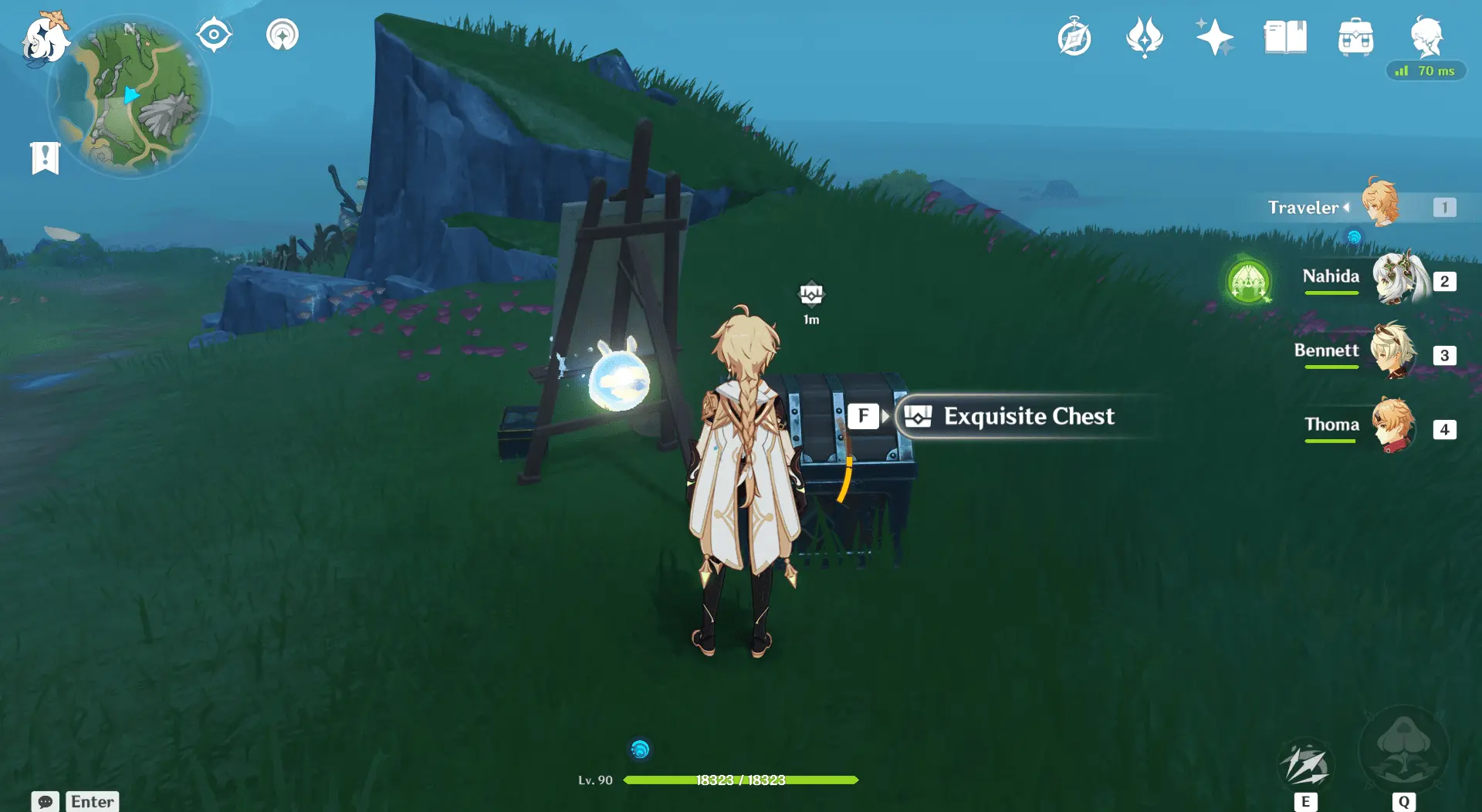Toggle the chat window via the speech bubble
This screenshot has width=1482, height=812.
[x=46, y=801]
